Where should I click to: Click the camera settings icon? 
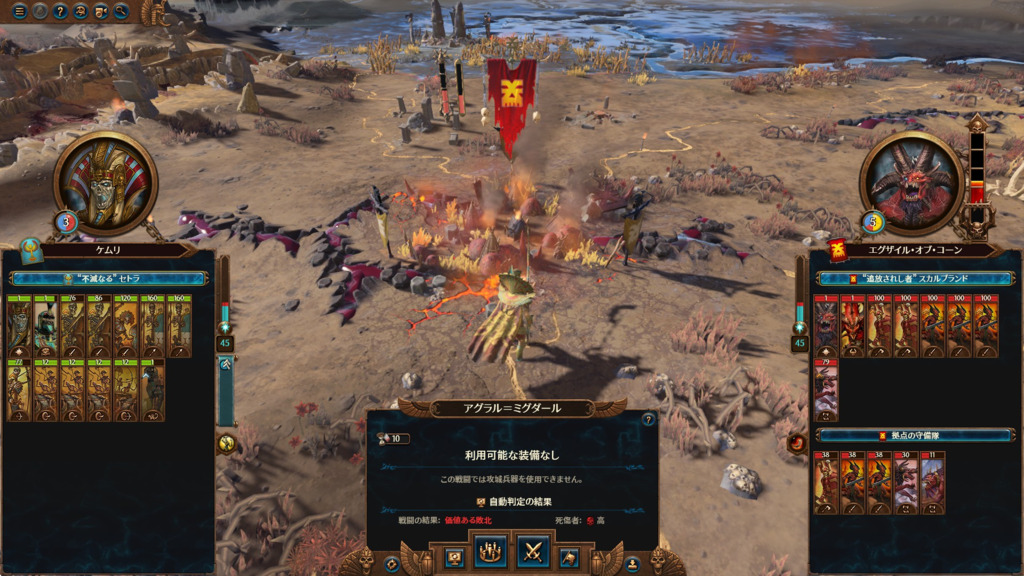tap(101, 12)
